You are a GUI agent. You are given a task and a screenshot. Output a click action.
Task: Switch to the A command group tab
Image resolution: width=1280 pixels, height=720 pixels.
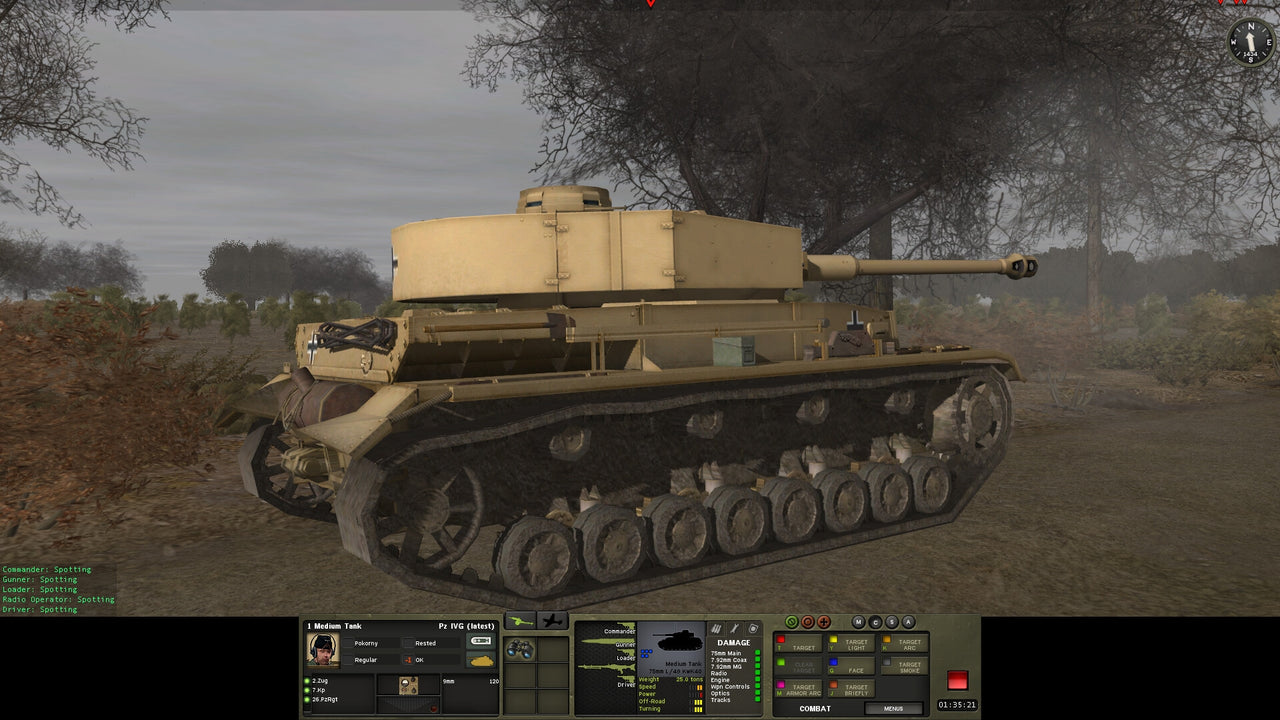point(907,622)
